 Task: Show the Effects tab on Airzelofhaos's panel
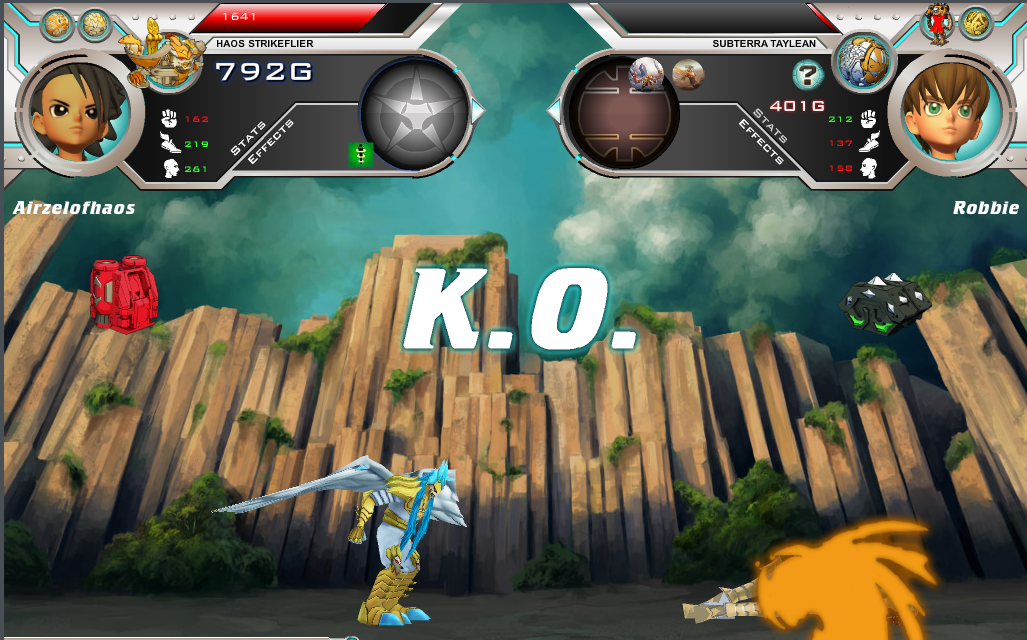(267, 148)
